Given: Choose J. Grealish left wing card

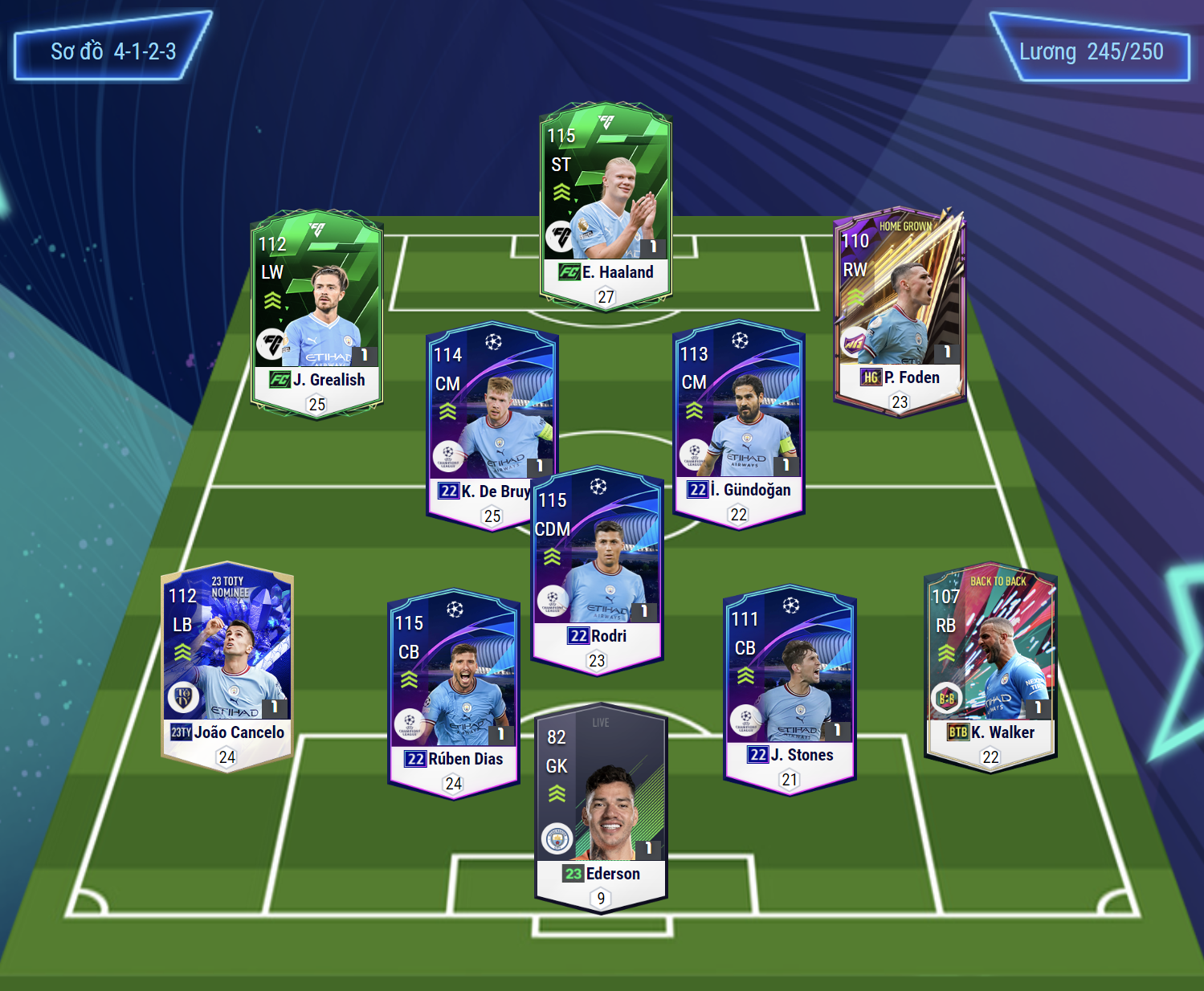Looking at the screenshot, I should [x=317, y=313].
